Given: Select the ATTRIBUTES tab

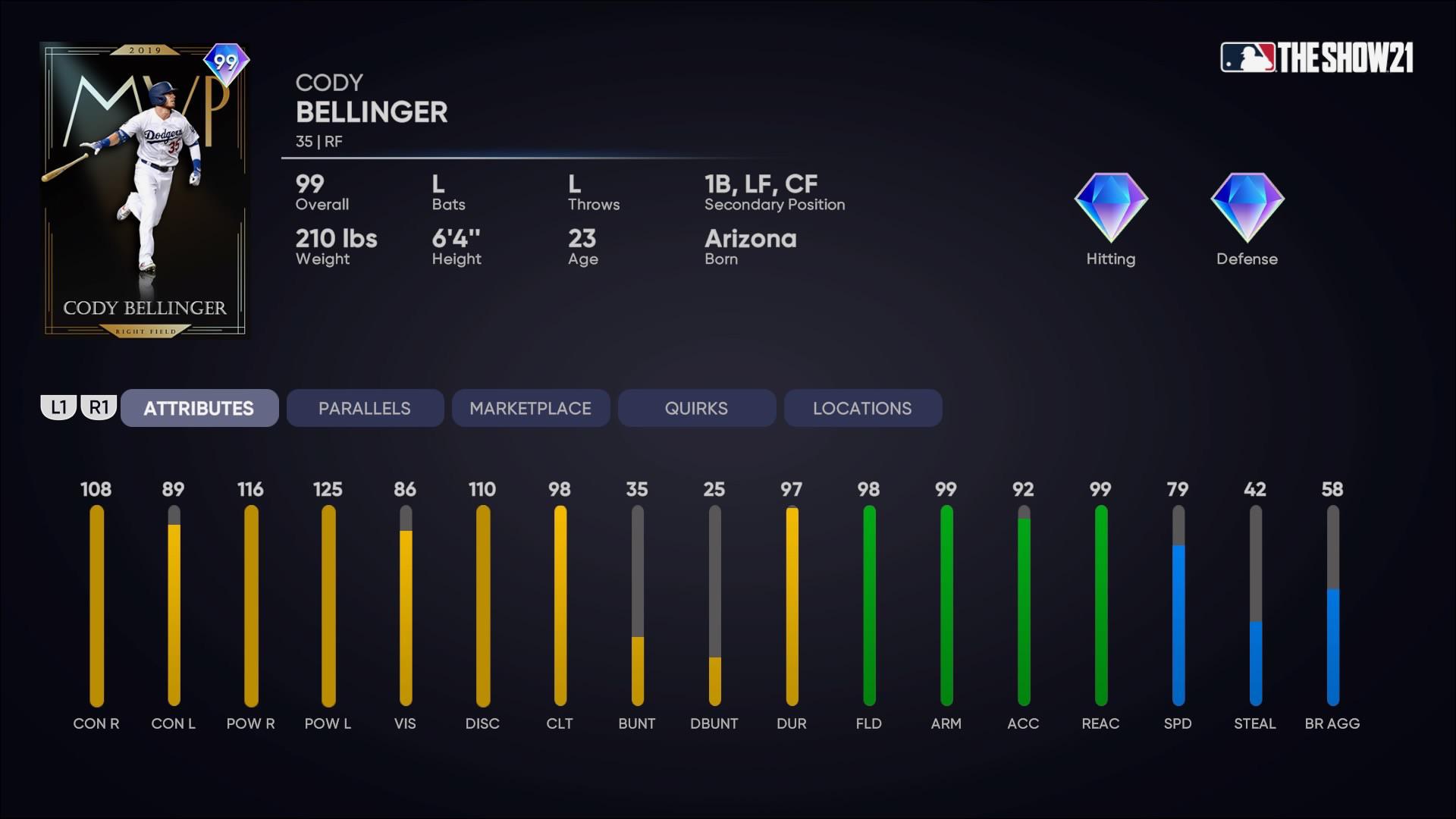Looking at the screenshot, I should tap(199, 408).
